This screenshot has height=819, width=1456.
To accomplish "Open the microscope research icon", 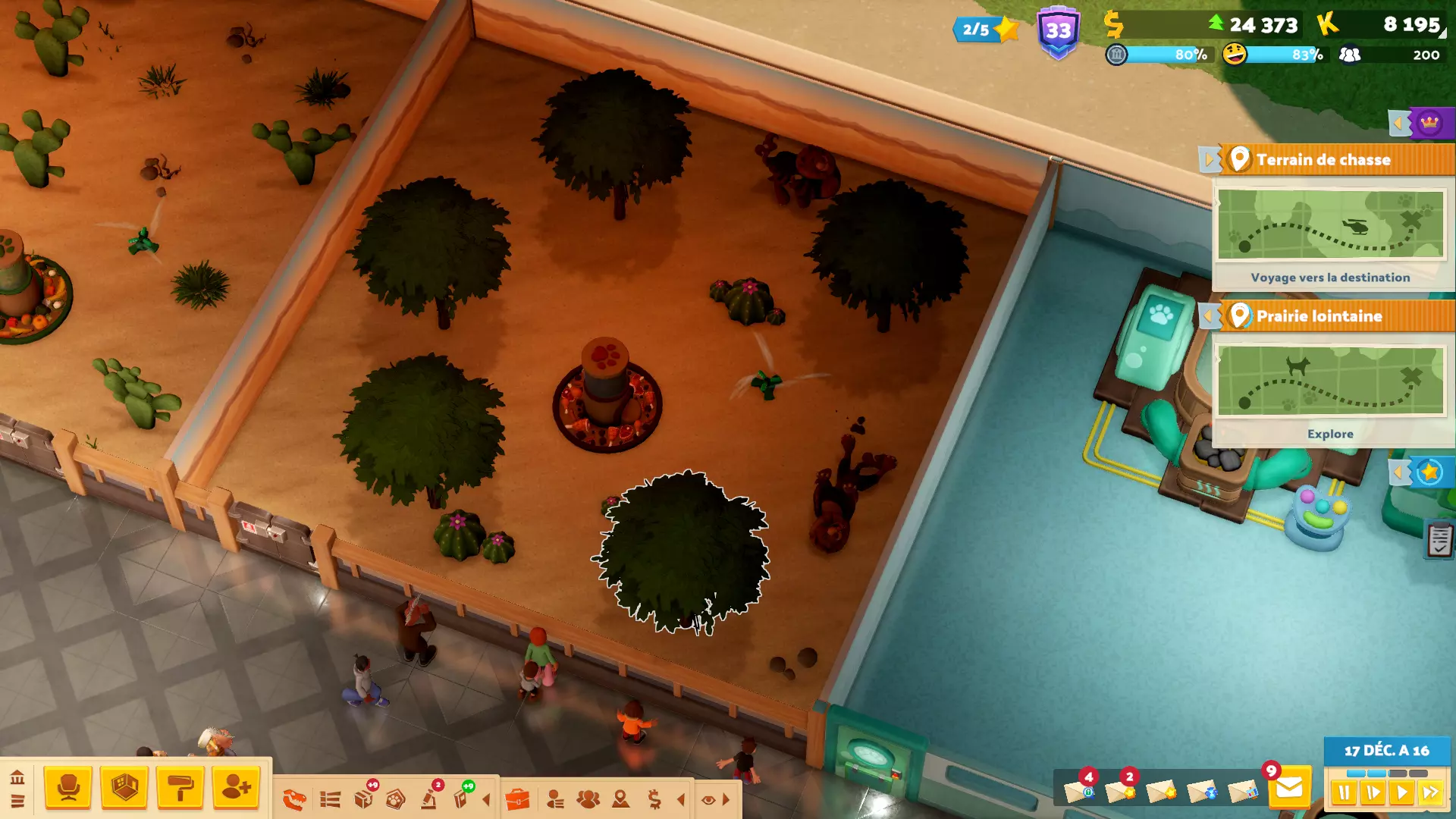I will (430, 798).
